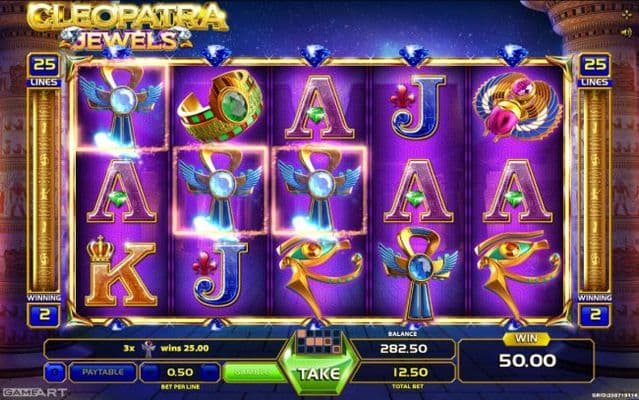This screenshot has height=400, width=639.
Task: Click the small round button beside Paytable
Action: pyautogui.click(x=55, y=372)
